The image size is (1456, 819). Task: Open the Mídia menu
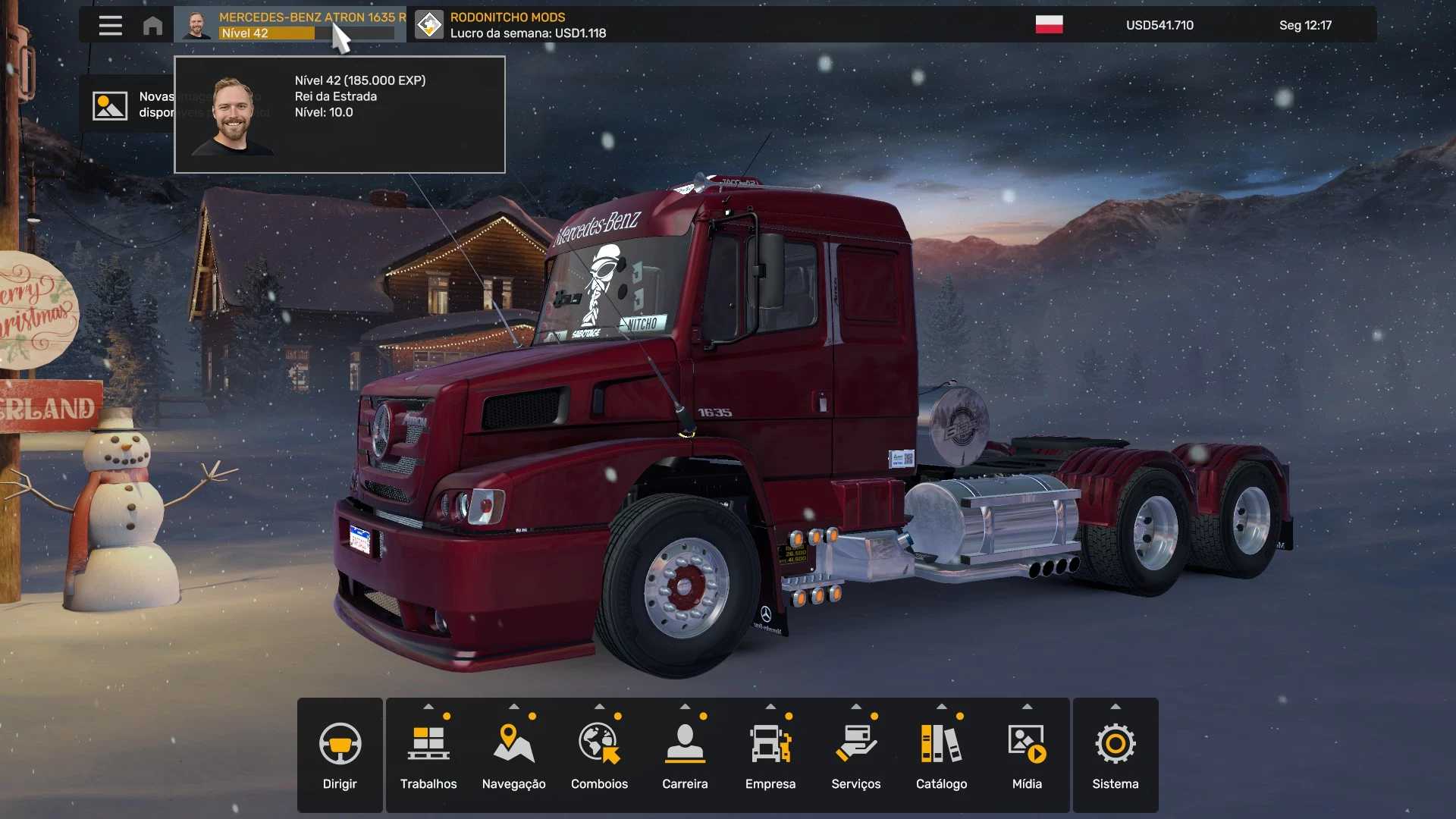pos(1027,755)
